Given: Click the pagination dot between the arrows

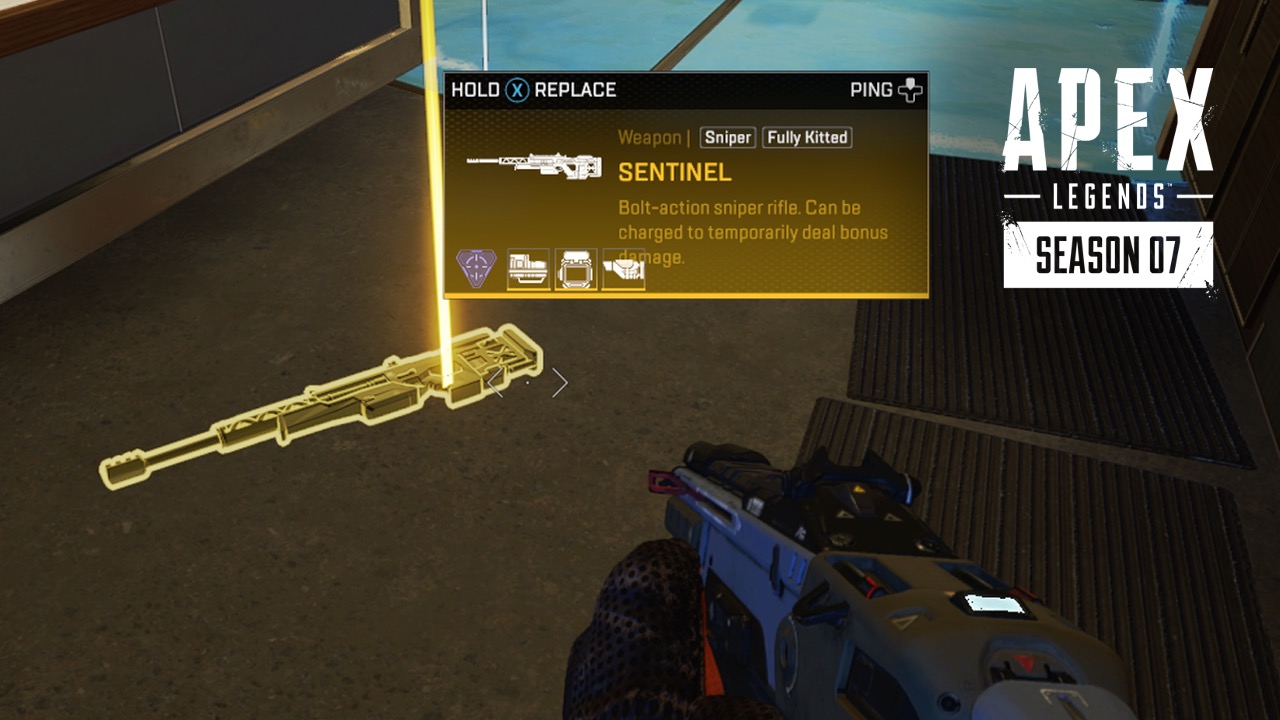Looking at the screenshot, I should coord(527,382).
